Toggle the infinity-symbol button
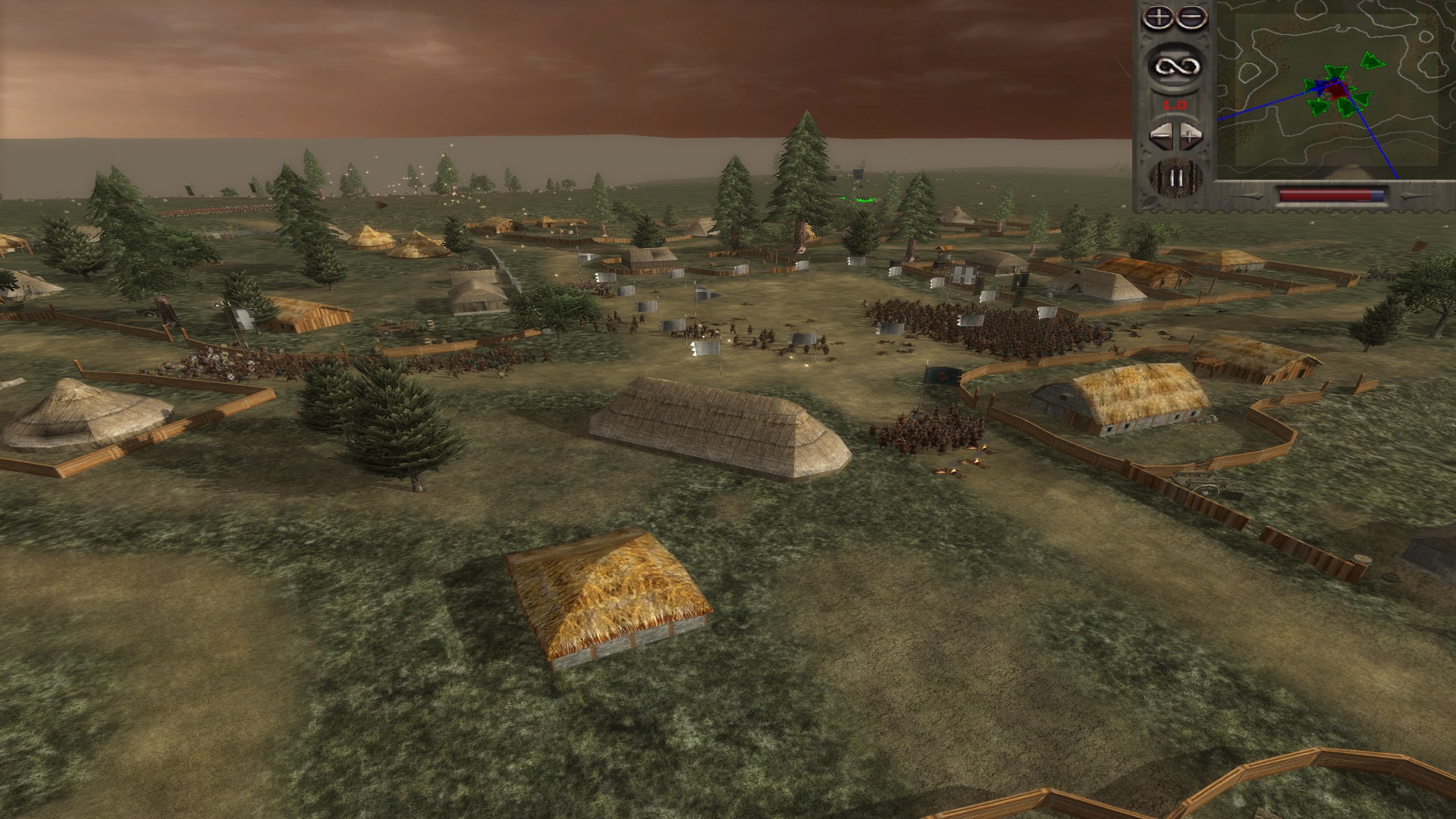This screenshot has width=1456, height=819. click(1175, 66)
